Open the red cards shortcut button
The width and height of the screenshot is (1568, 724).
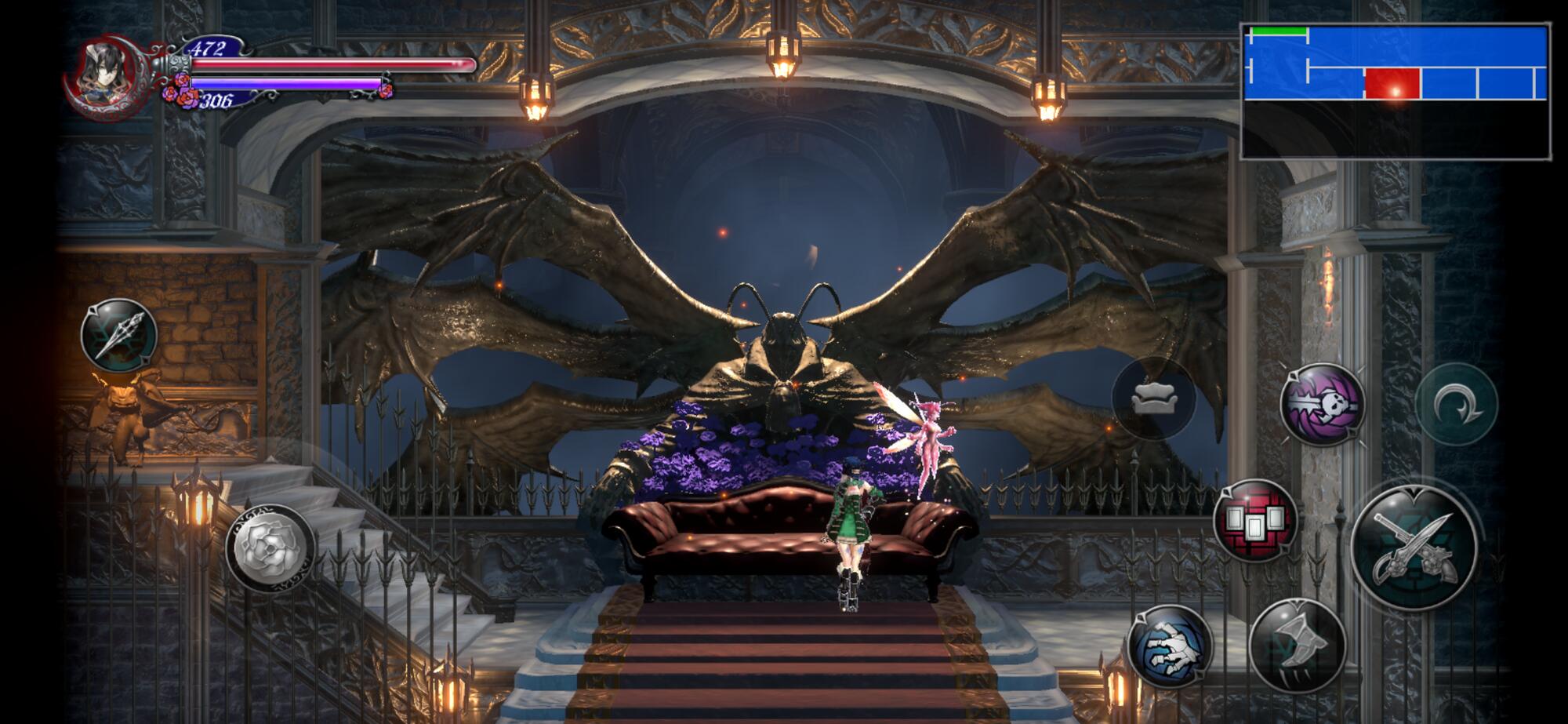[x=1254, y=519]
